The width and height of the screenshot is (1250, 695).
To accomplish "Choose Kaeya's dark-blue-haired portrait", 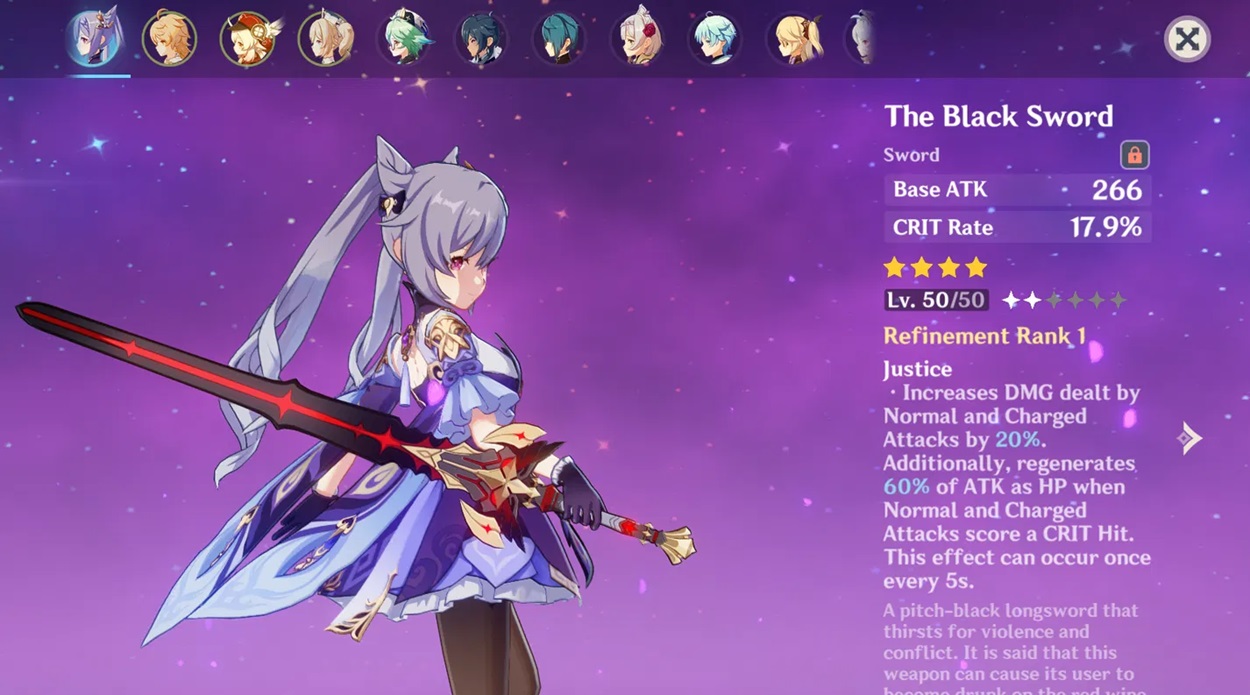I will pyautogui.click(x=482, y=39).
